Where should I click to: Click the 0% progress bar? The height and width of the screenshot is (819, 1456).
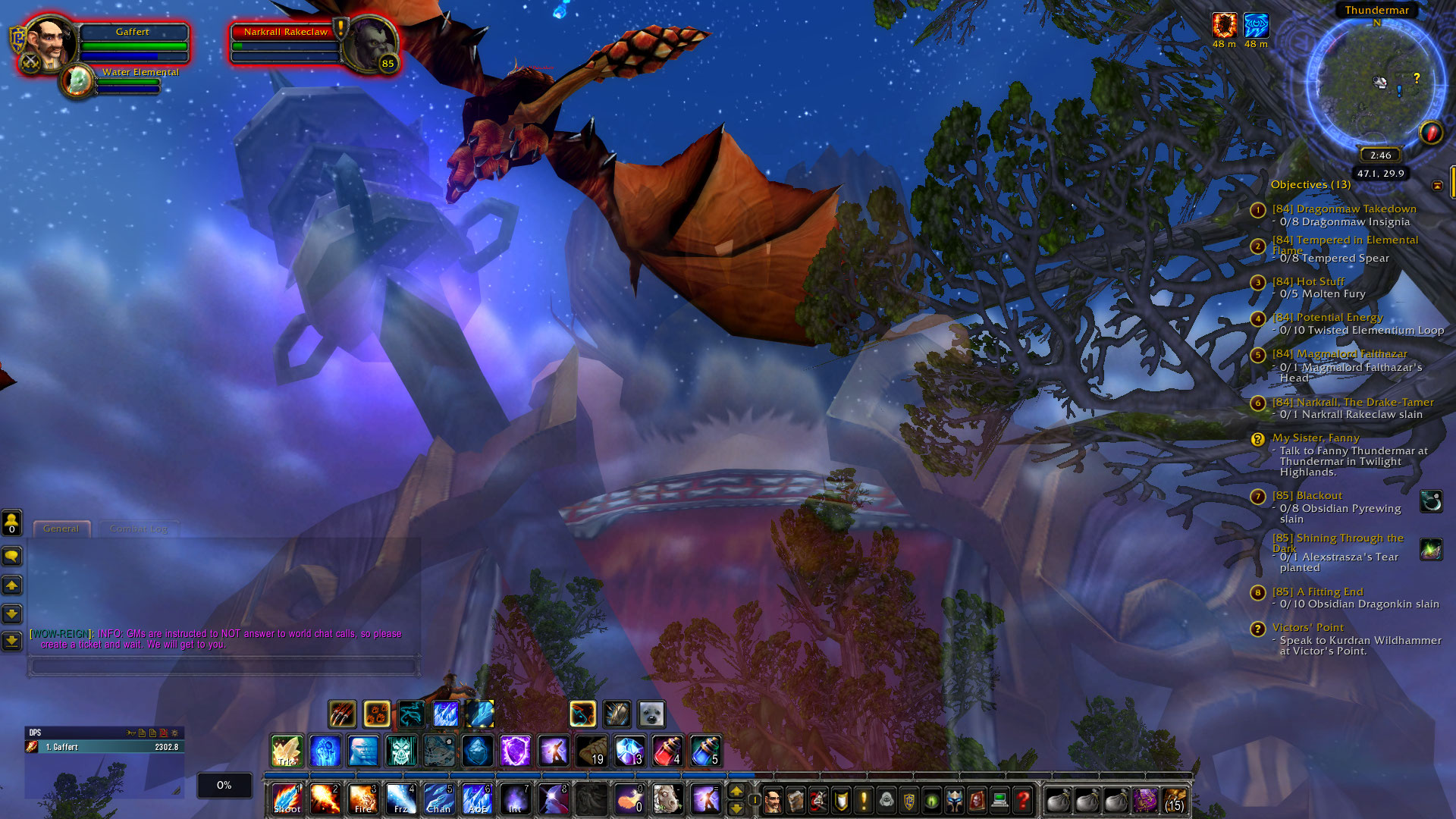(x=223, y=785)
